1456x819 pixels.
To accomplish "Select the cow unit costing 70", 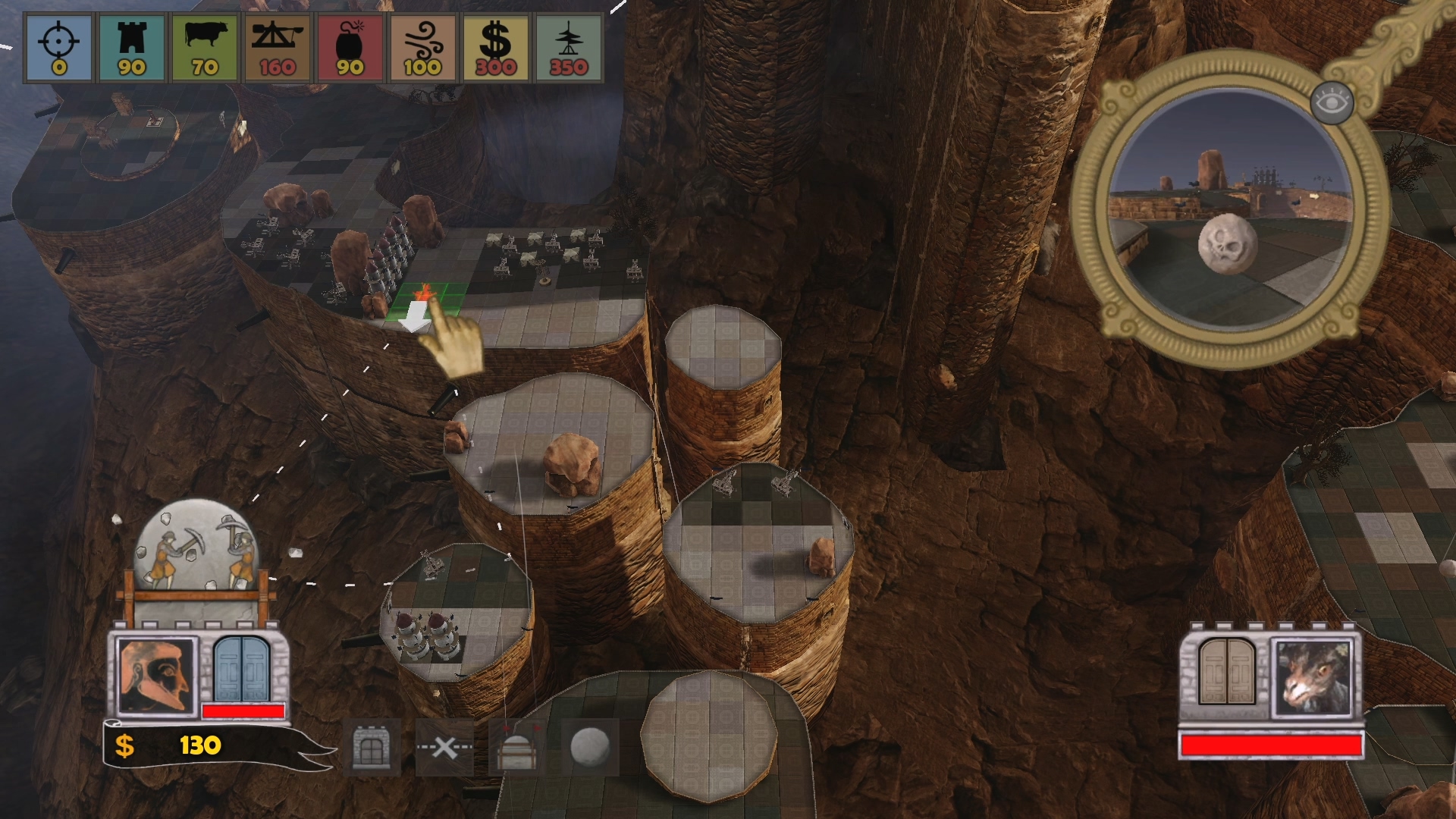I will (x=204, y=47).
